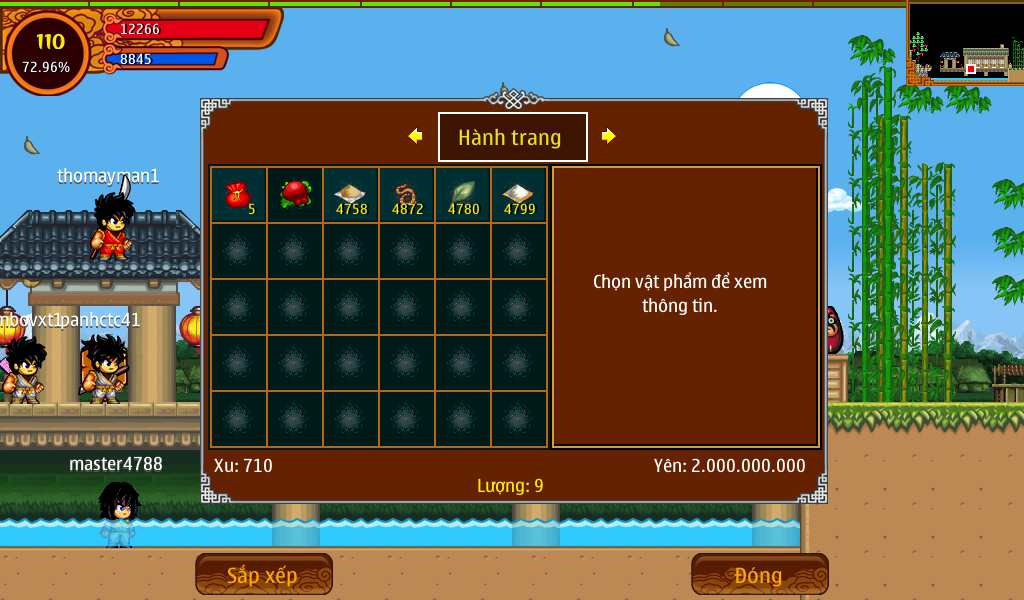Go to previous tab with left arrow
The height and width of the screenshot is (600, 1024).
pyautogui.click(x=416, y=136)
